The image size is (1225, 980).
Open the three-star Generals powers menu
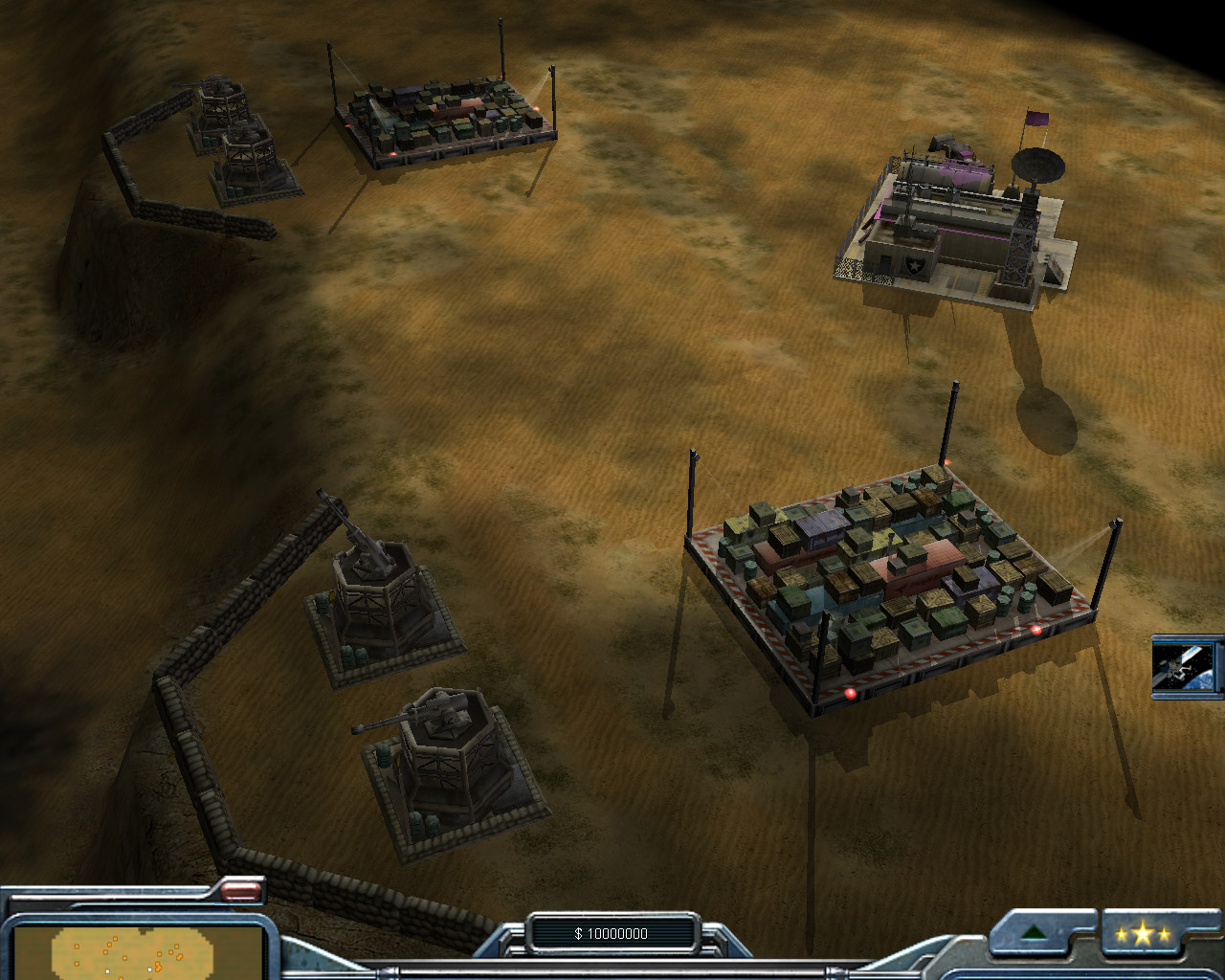1143,934
